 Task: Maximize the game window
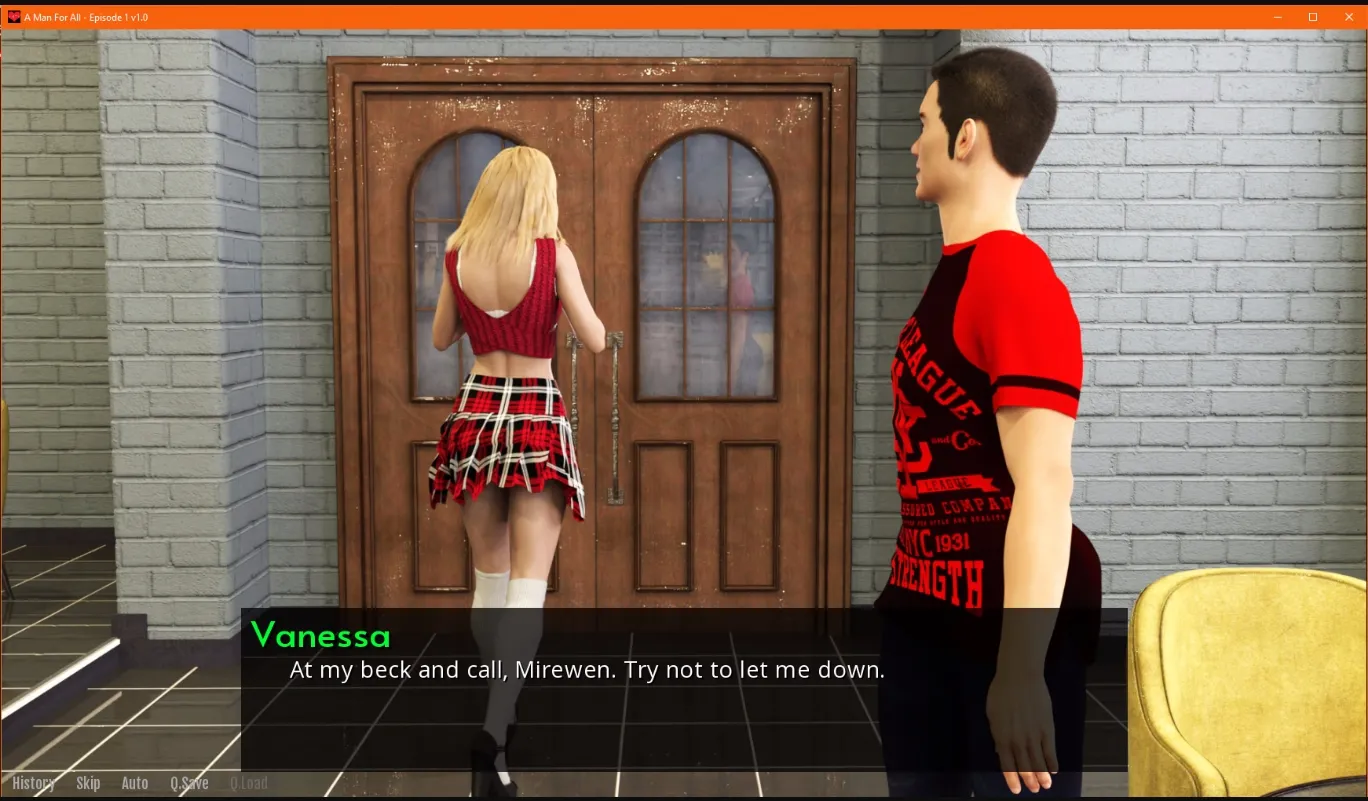tap(1312, 17)
